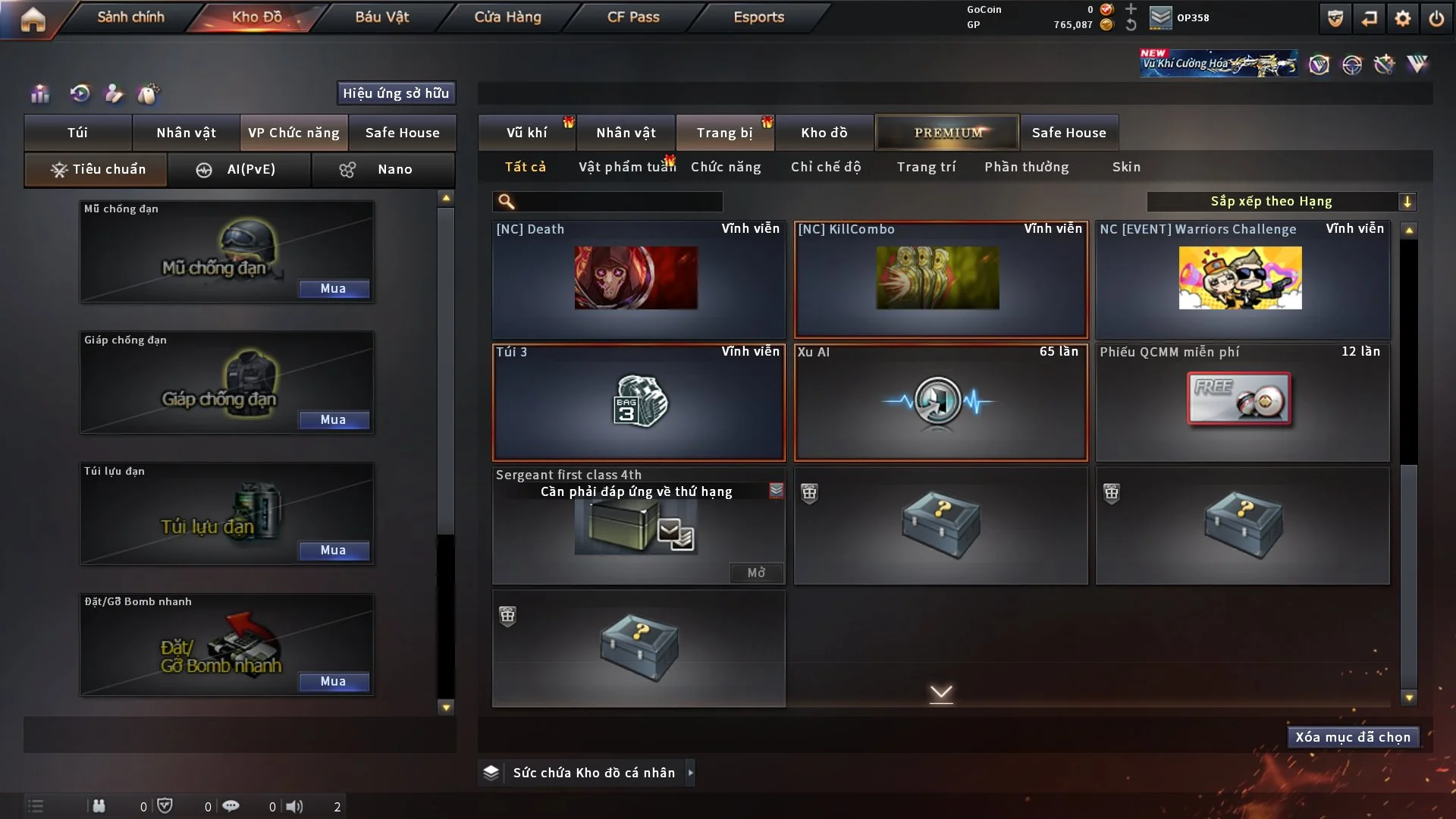Open the Hiệu ứng sở hữu panel
The height and width of the screenshot is (819, 1456).
coord(396,93)
